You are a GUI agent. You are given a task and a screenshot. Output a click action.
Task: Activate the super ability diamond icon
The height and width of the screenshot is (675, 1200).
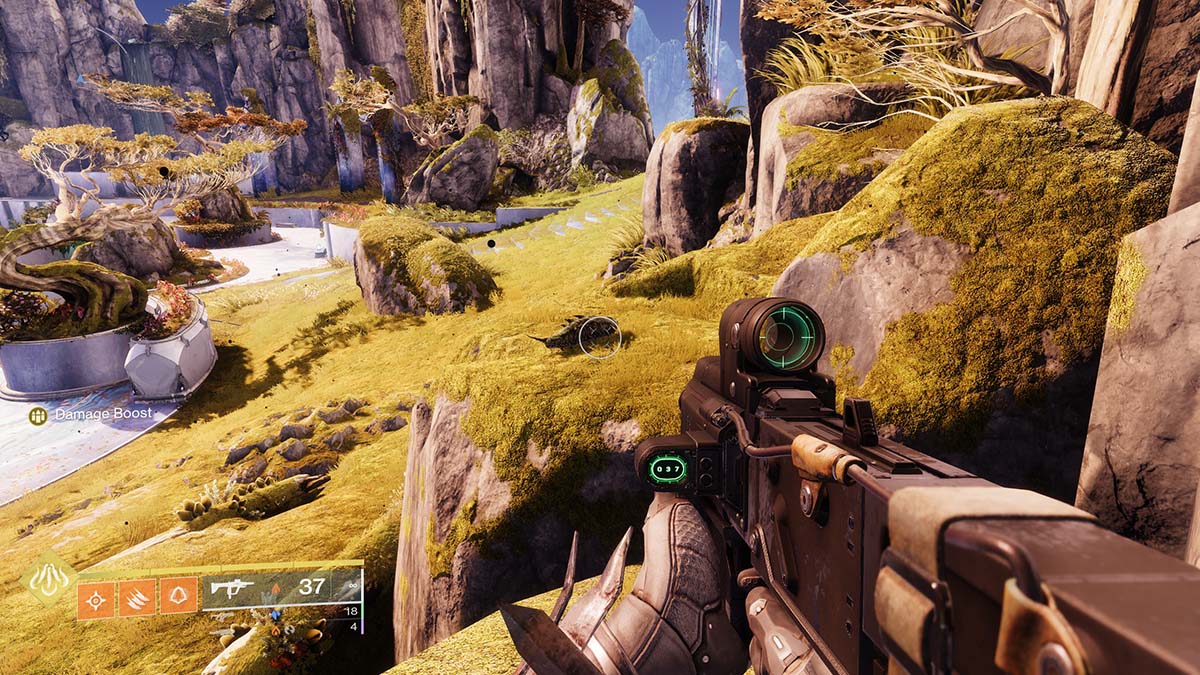coord(48,579)
